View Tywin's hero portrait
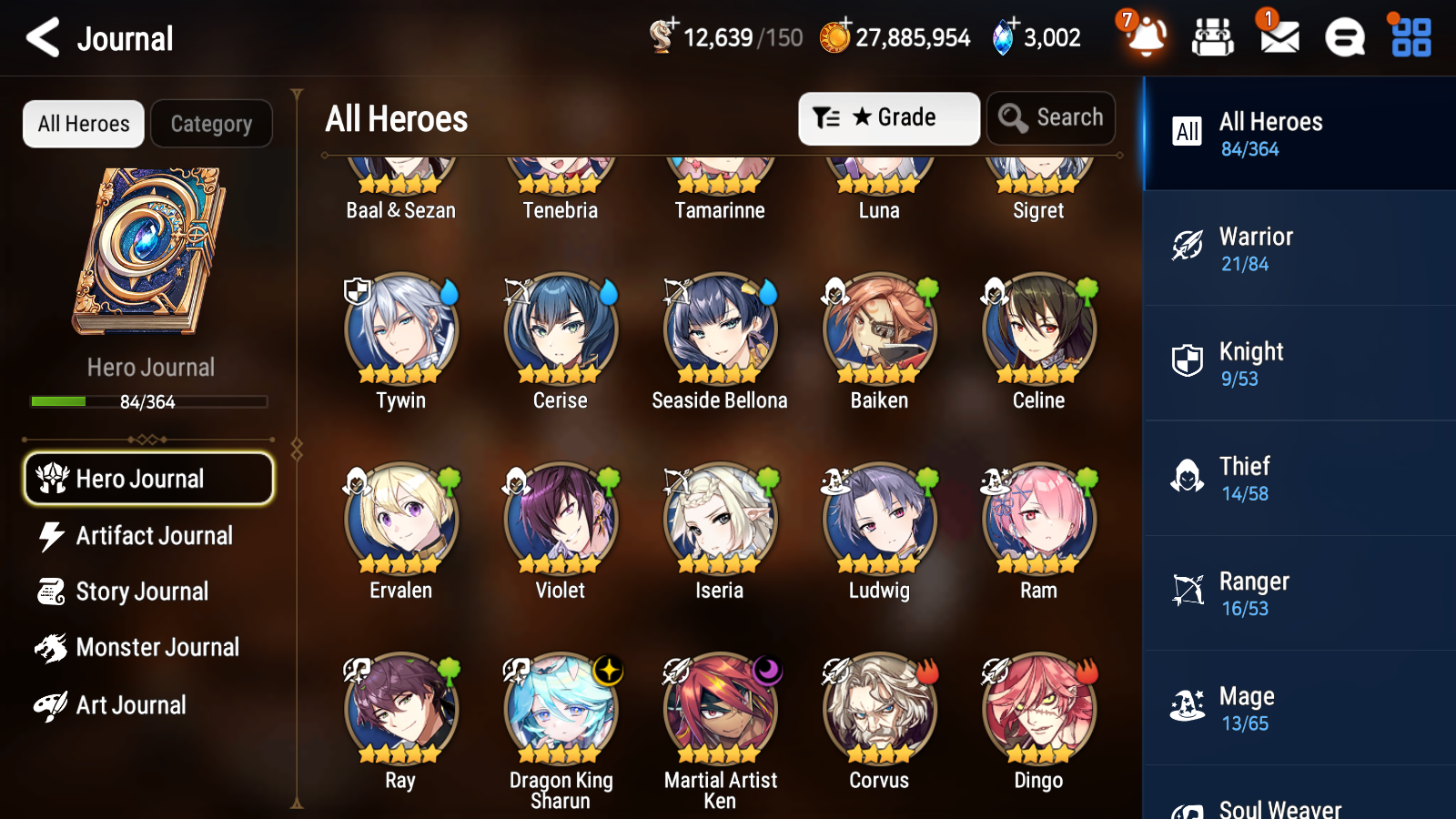The height and width of the screenshot is (819, 1456). pos(400,332)
